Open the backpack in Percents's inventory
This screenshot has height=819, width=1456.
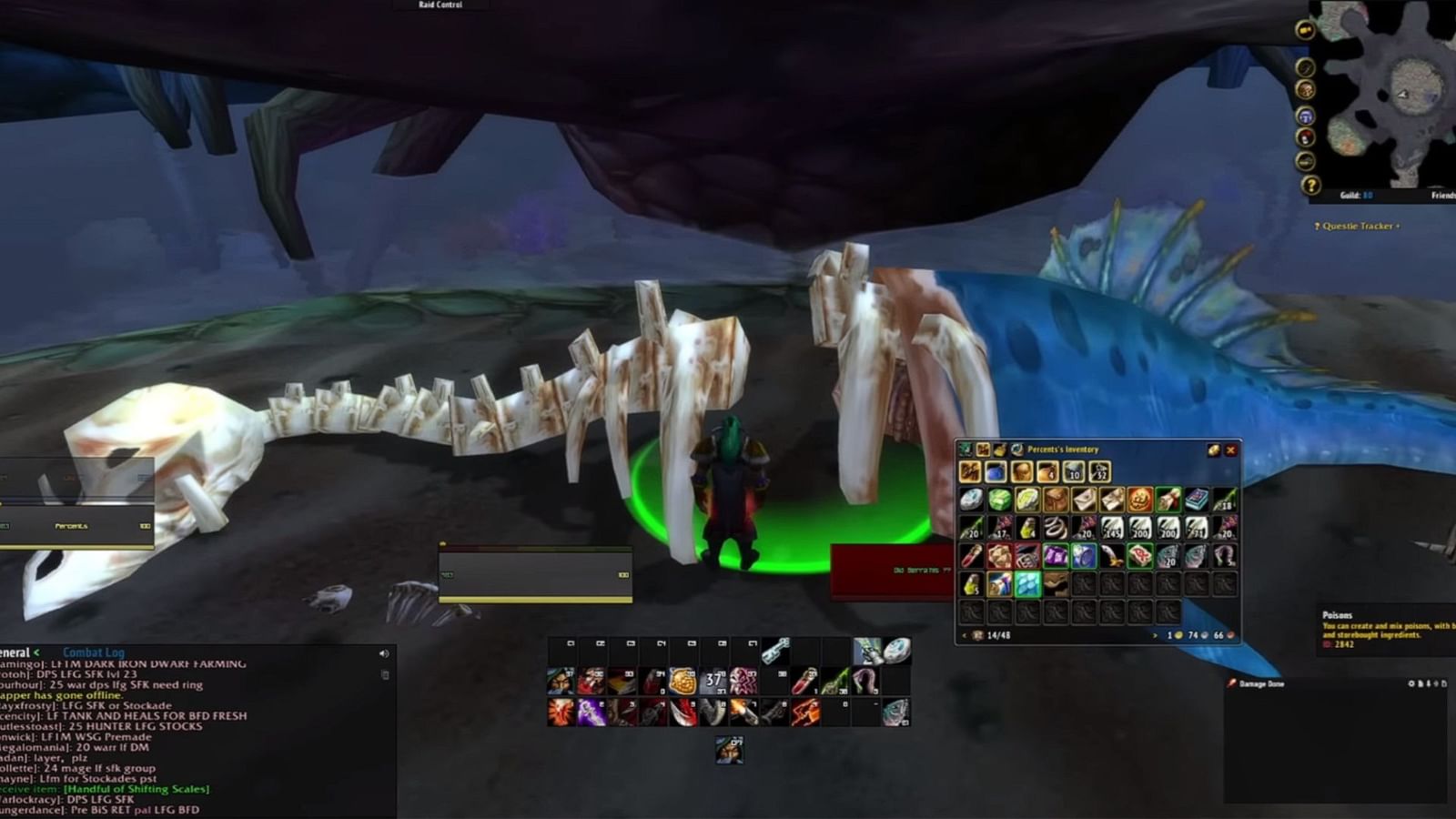click(x=970, y=472)
